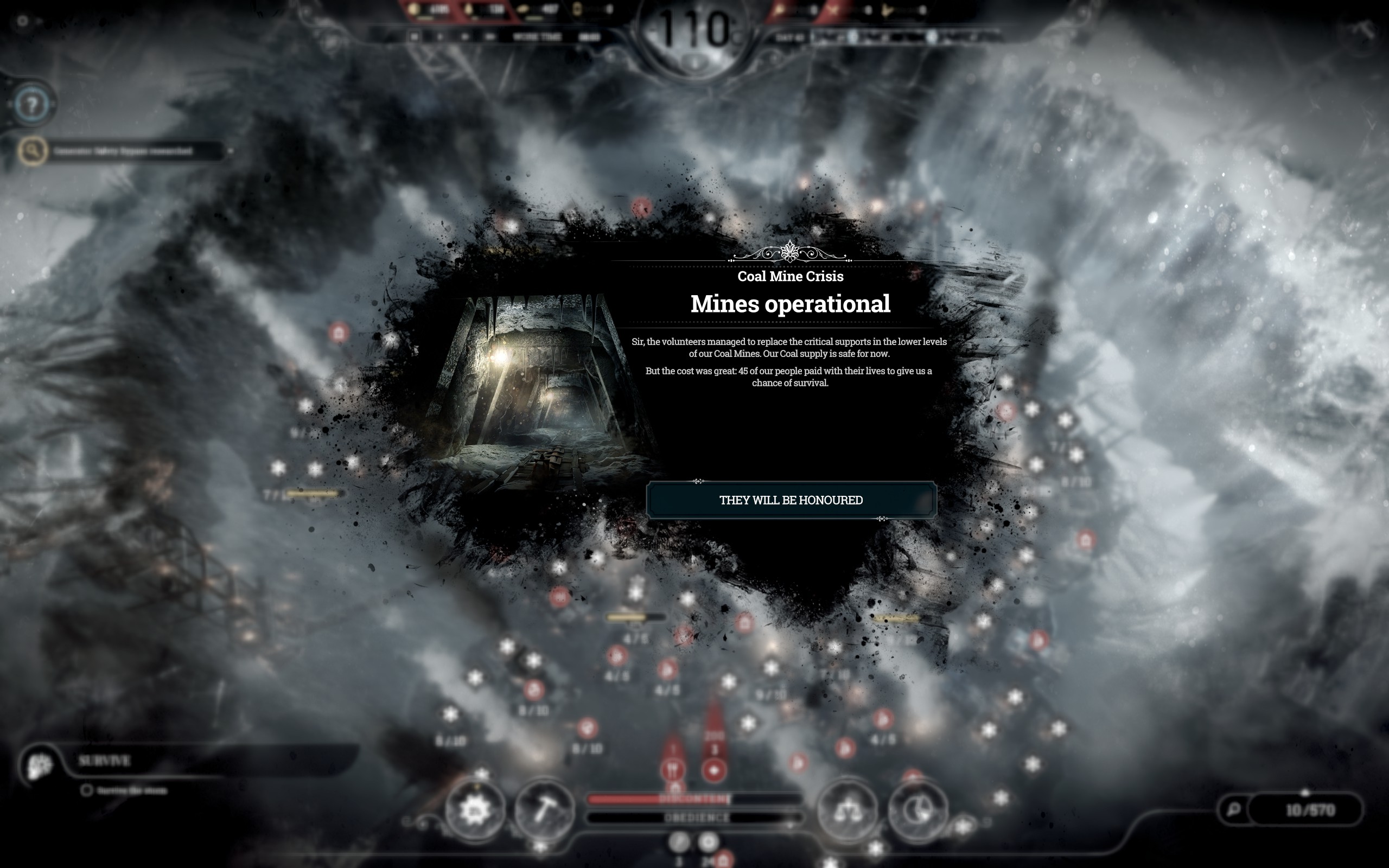Open the question mark help icon
The height and width of the screenshot is (868, 1389).
click(33, 105)
